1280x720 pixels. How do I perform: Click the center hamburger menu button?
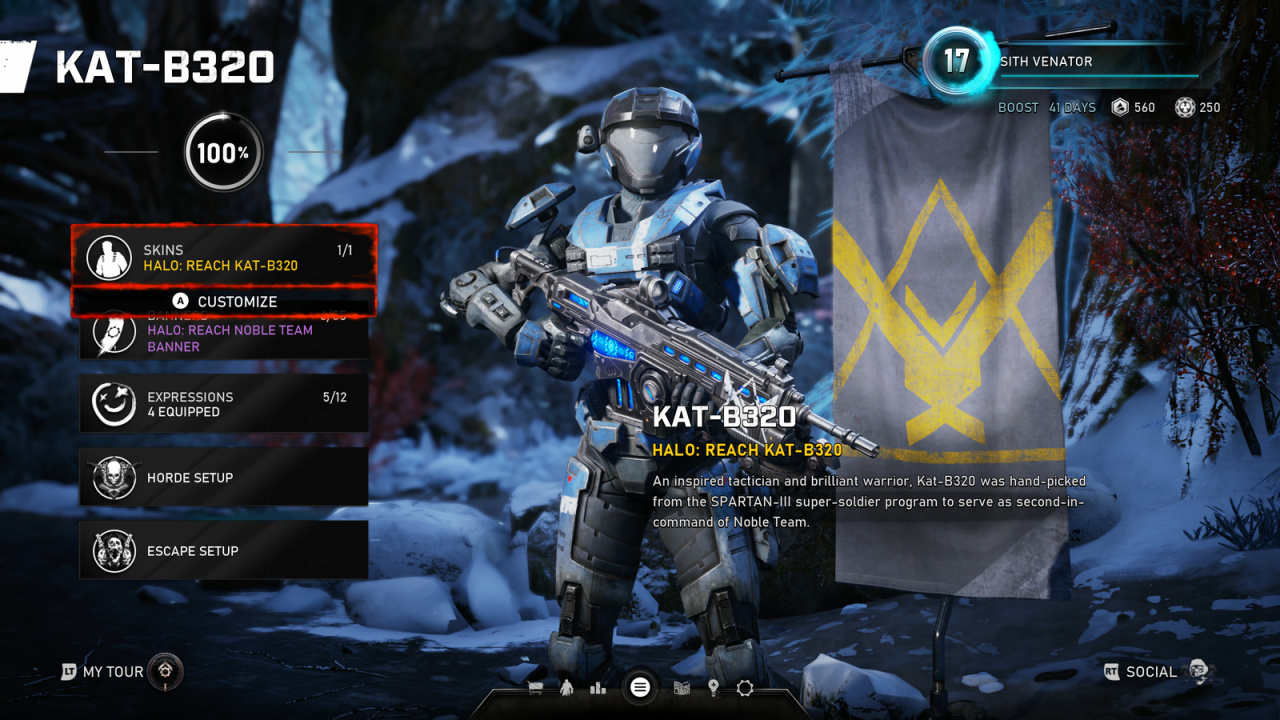tap(640, 687)
